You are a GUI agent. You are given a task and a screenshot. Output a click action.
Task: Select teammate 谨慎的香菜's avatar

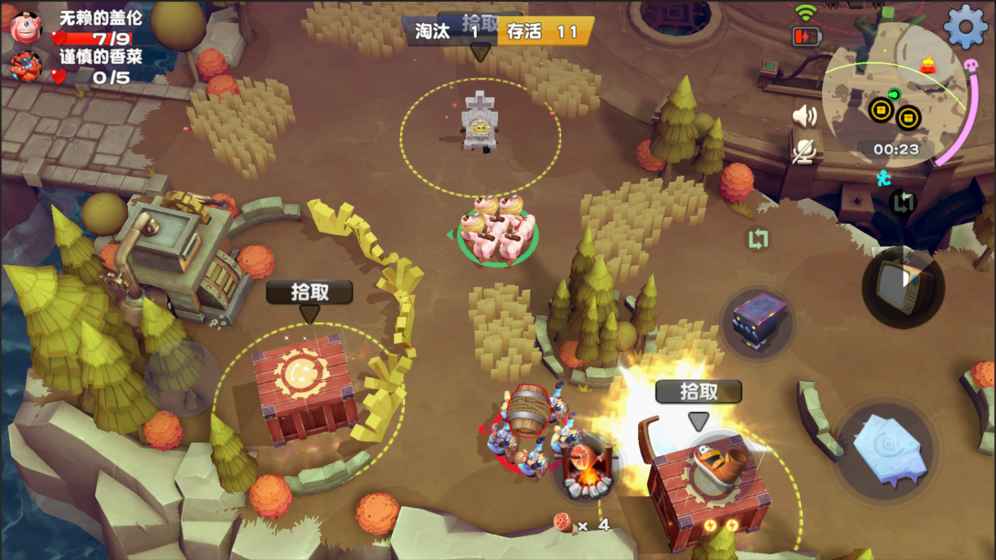coord(23,66)
